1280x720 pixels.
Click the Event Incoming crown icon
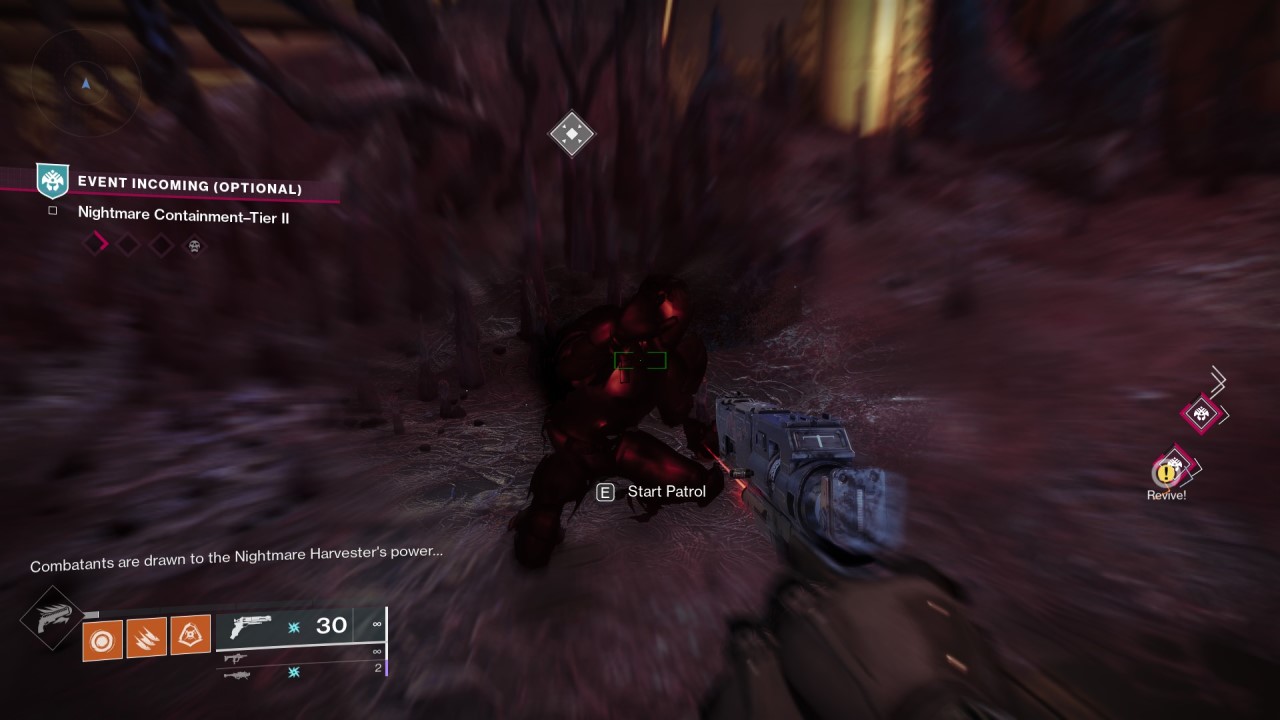tap(52, 182)
